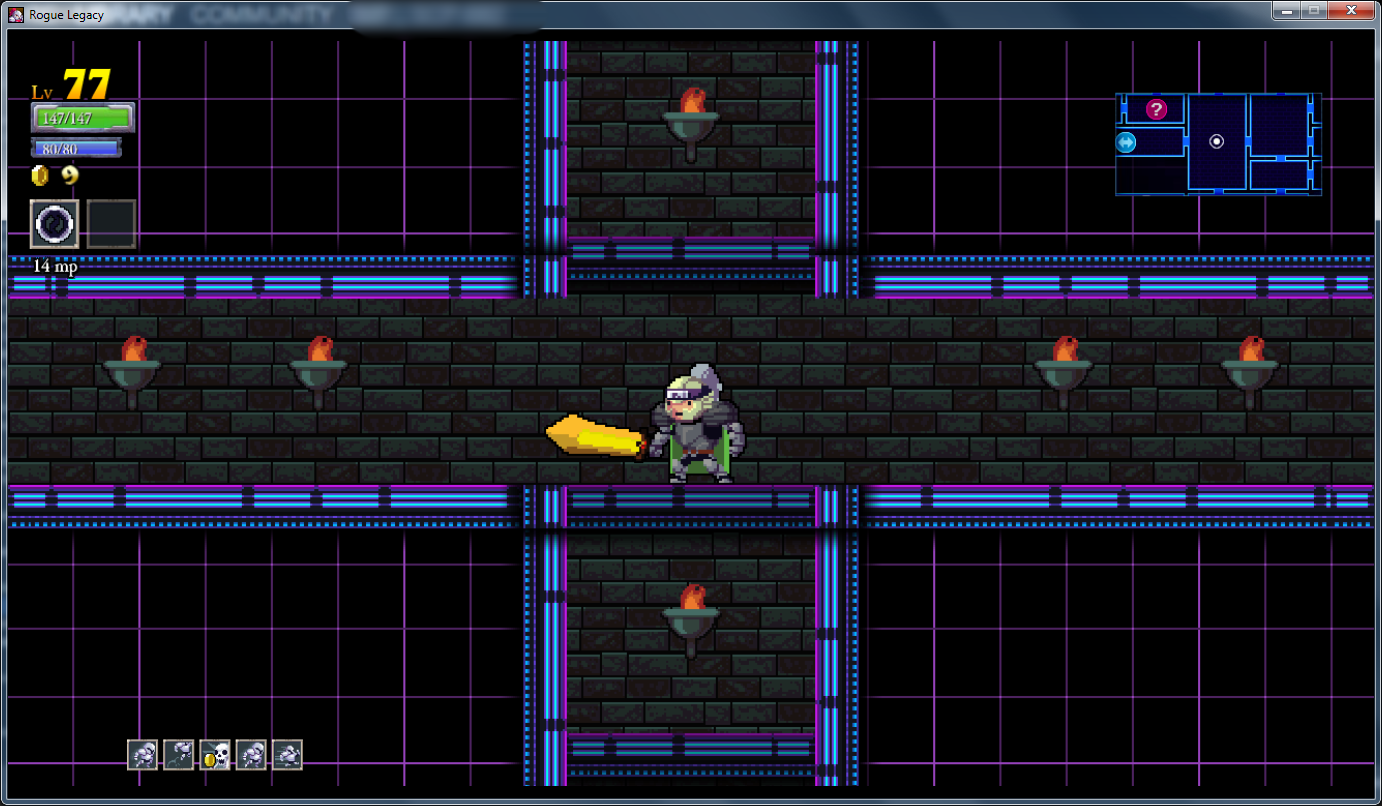
Task: Close the Rogue Legacy window
Action: [x=1350, y=11]
